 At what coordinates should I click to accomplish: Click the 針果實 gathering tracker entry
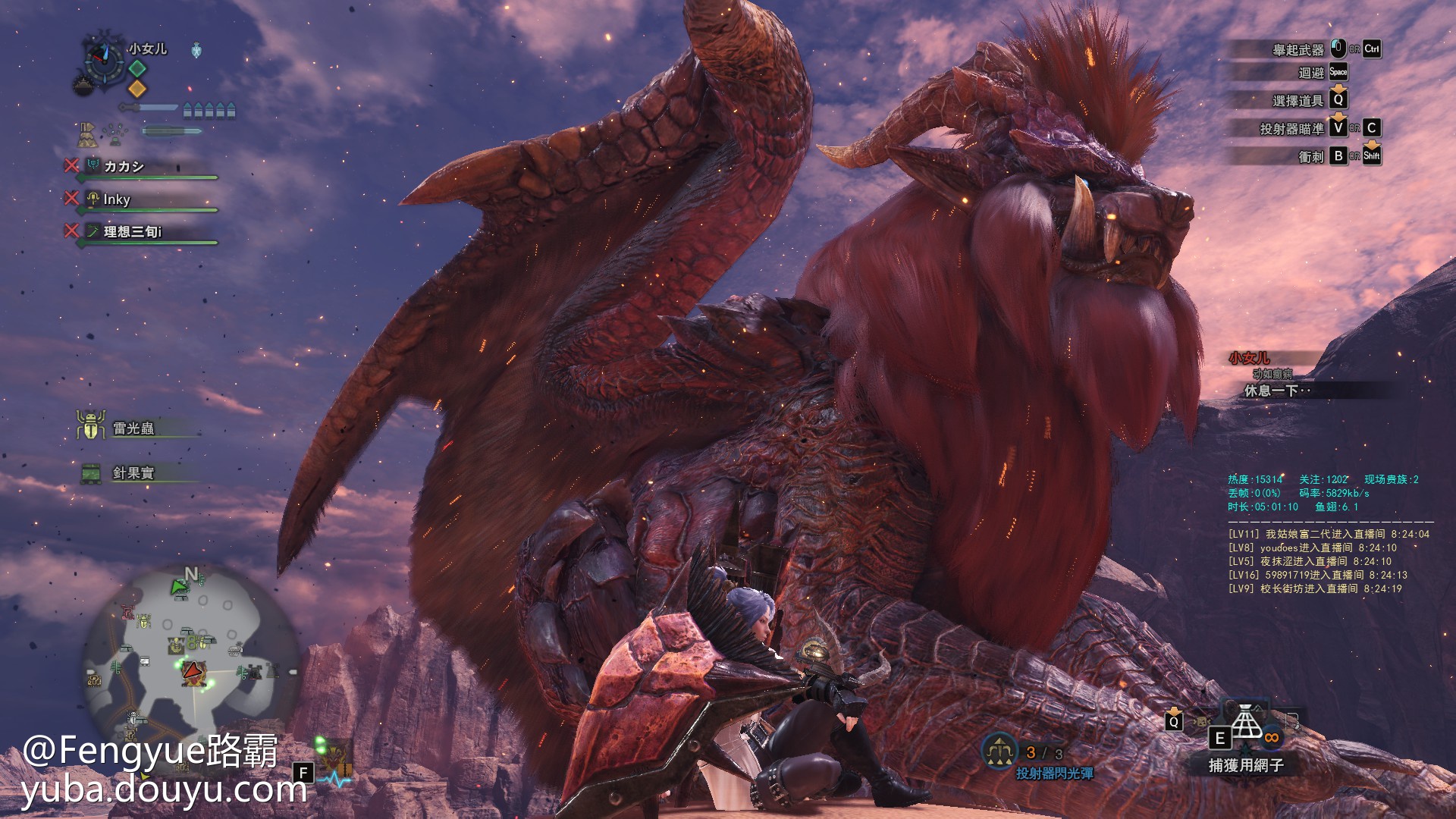click(133, 473)
